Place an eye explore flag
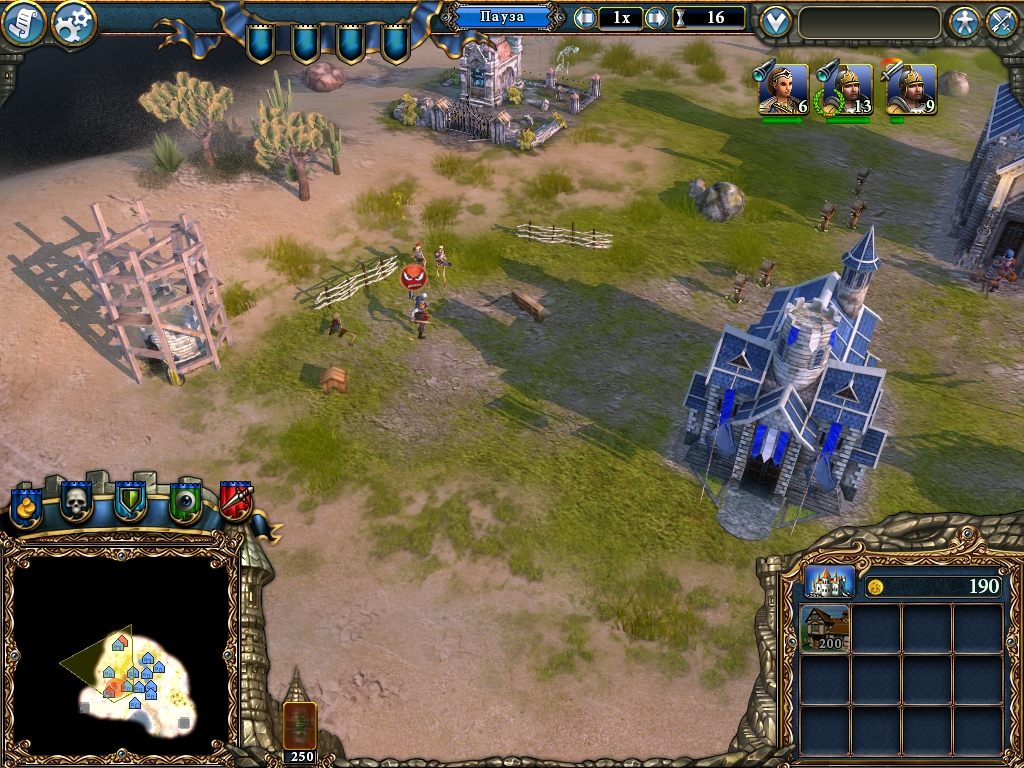The image size is (1024, 768). (x=185, y=500)
